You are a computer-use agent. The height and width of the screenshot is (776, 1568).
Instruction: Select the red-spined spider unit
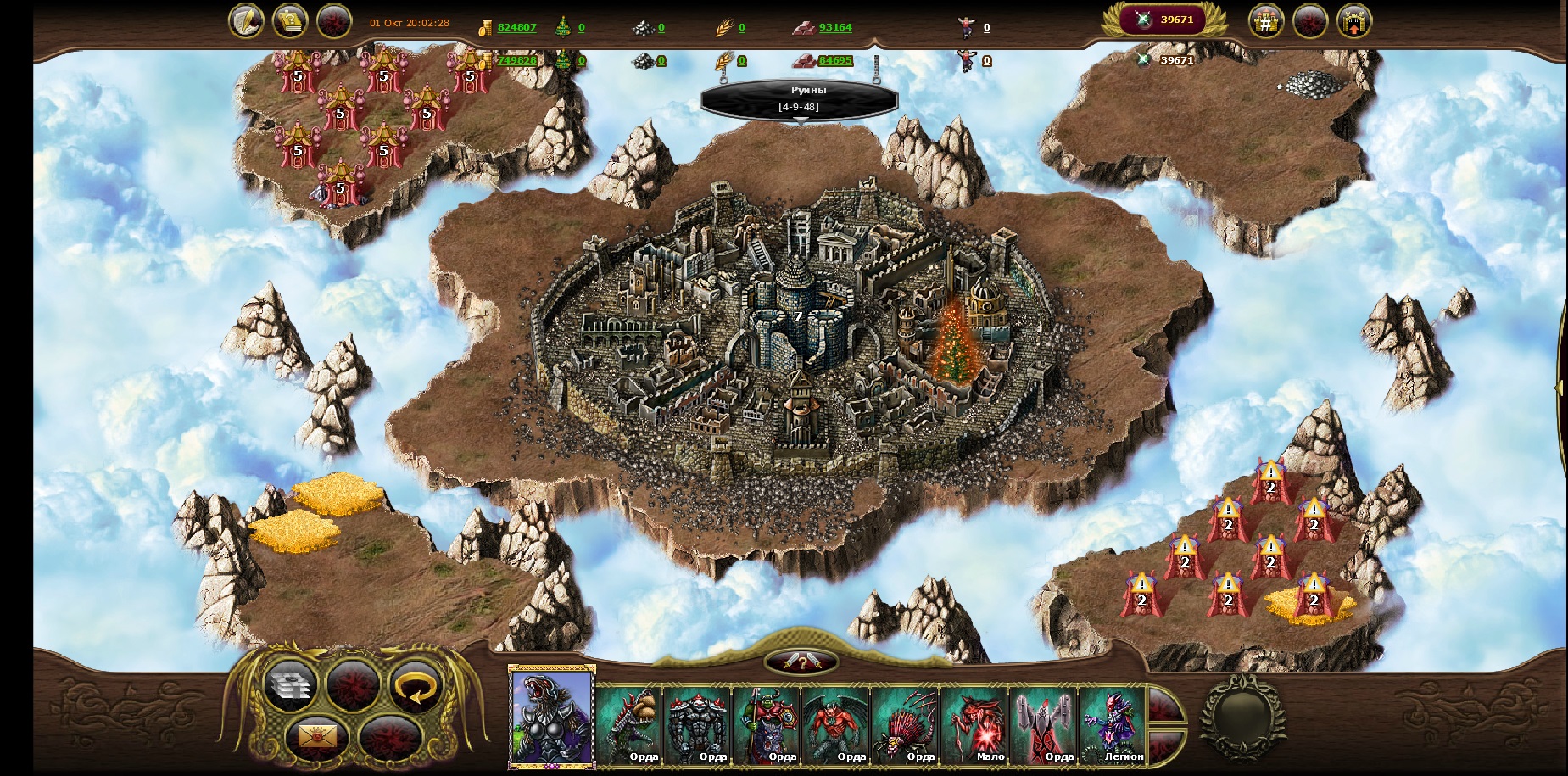coord(905,725)
